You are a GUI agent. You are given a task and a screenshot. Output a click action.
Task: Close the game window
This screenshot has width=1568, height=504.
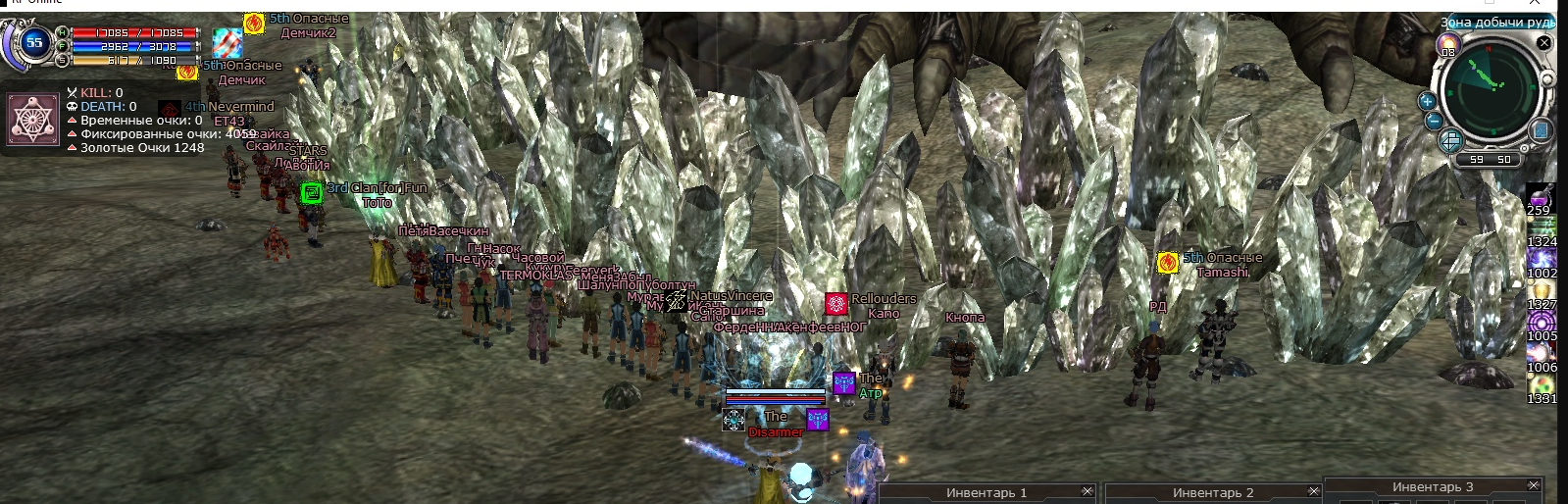pyautogui.click(x=1535, y=4)
